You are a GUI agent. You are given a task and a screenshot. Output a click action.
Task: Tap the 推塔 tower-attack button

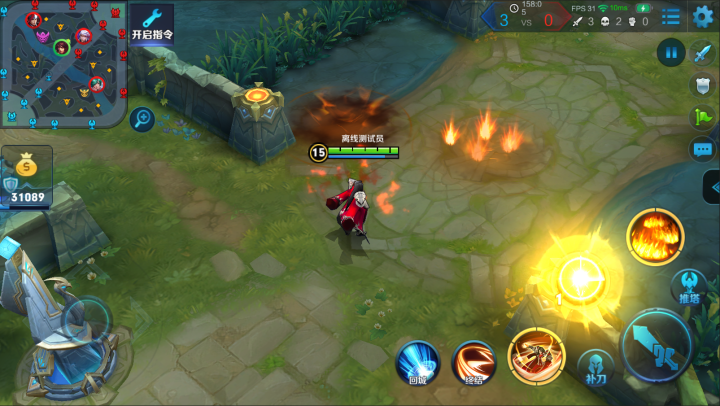[x=689, y=287]
